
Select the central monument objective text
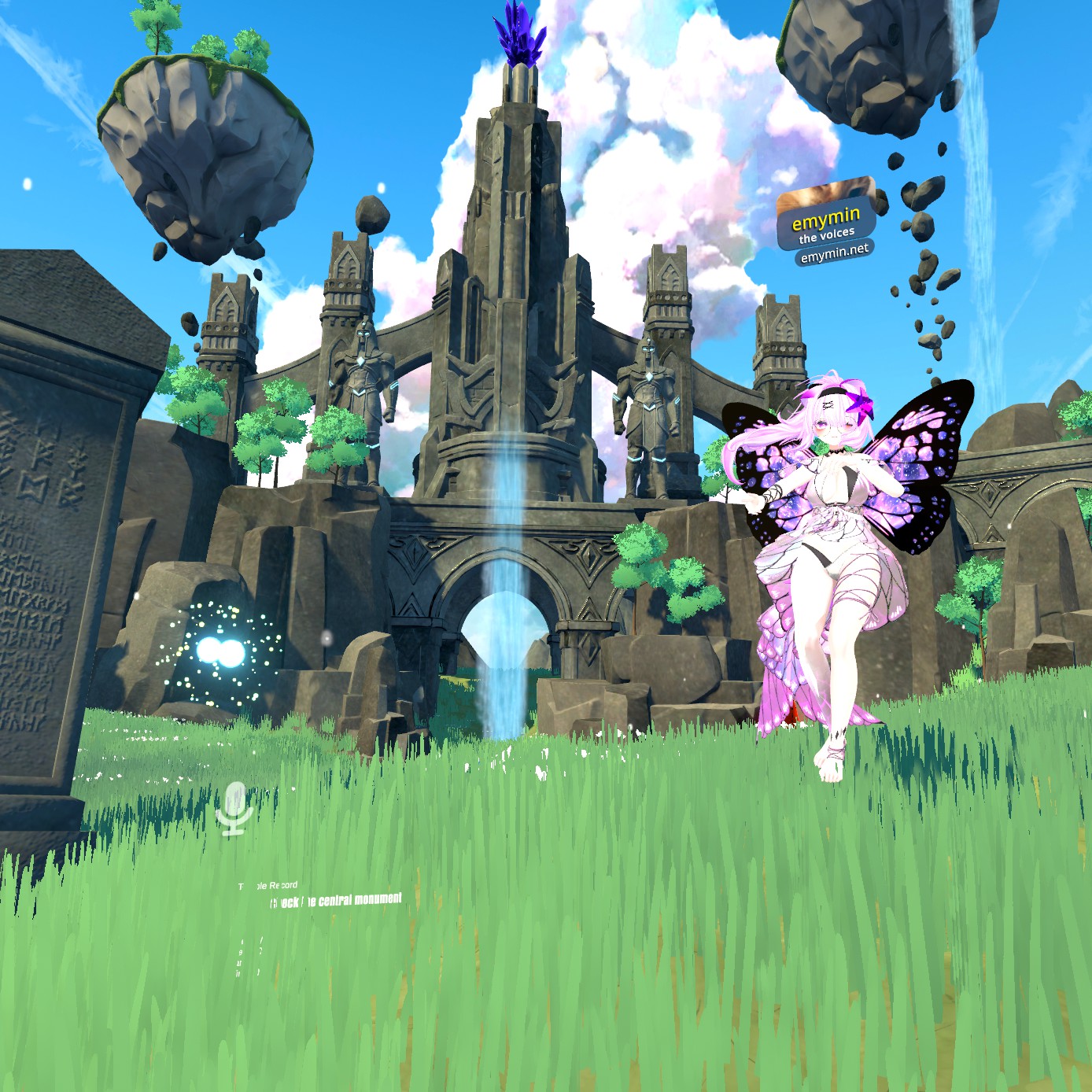pyautogui.click(x=336, y=901)
